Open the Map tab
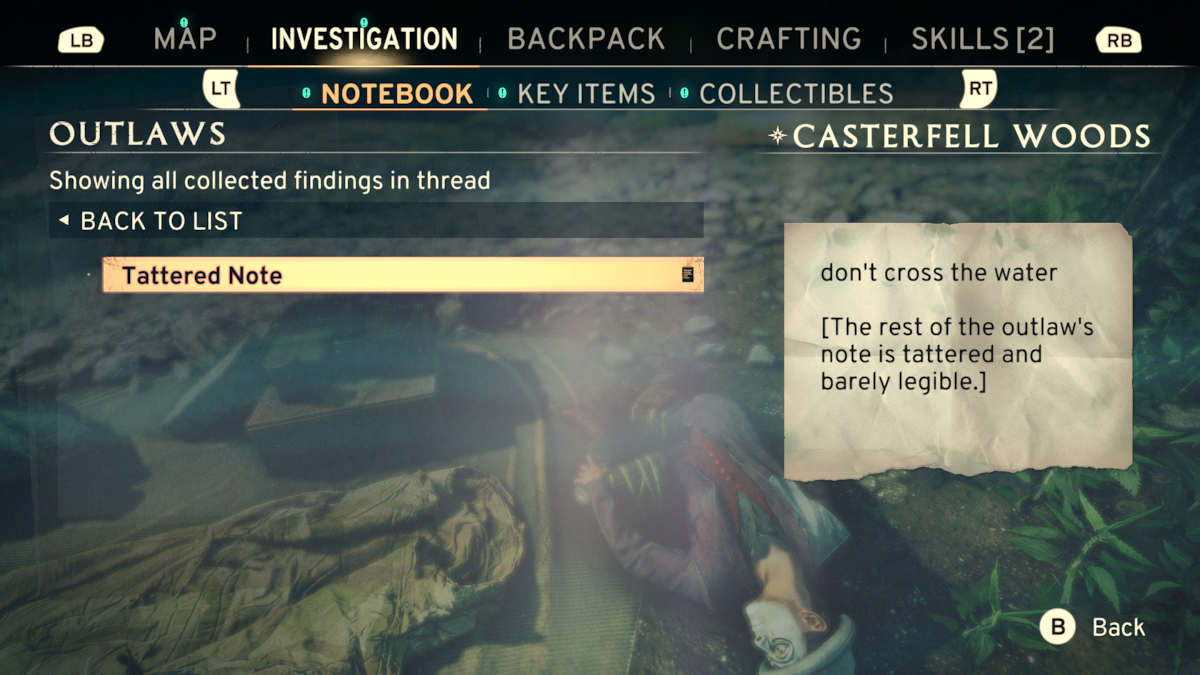The height and width of the screenshot is (675, 1200). point(185,39)
